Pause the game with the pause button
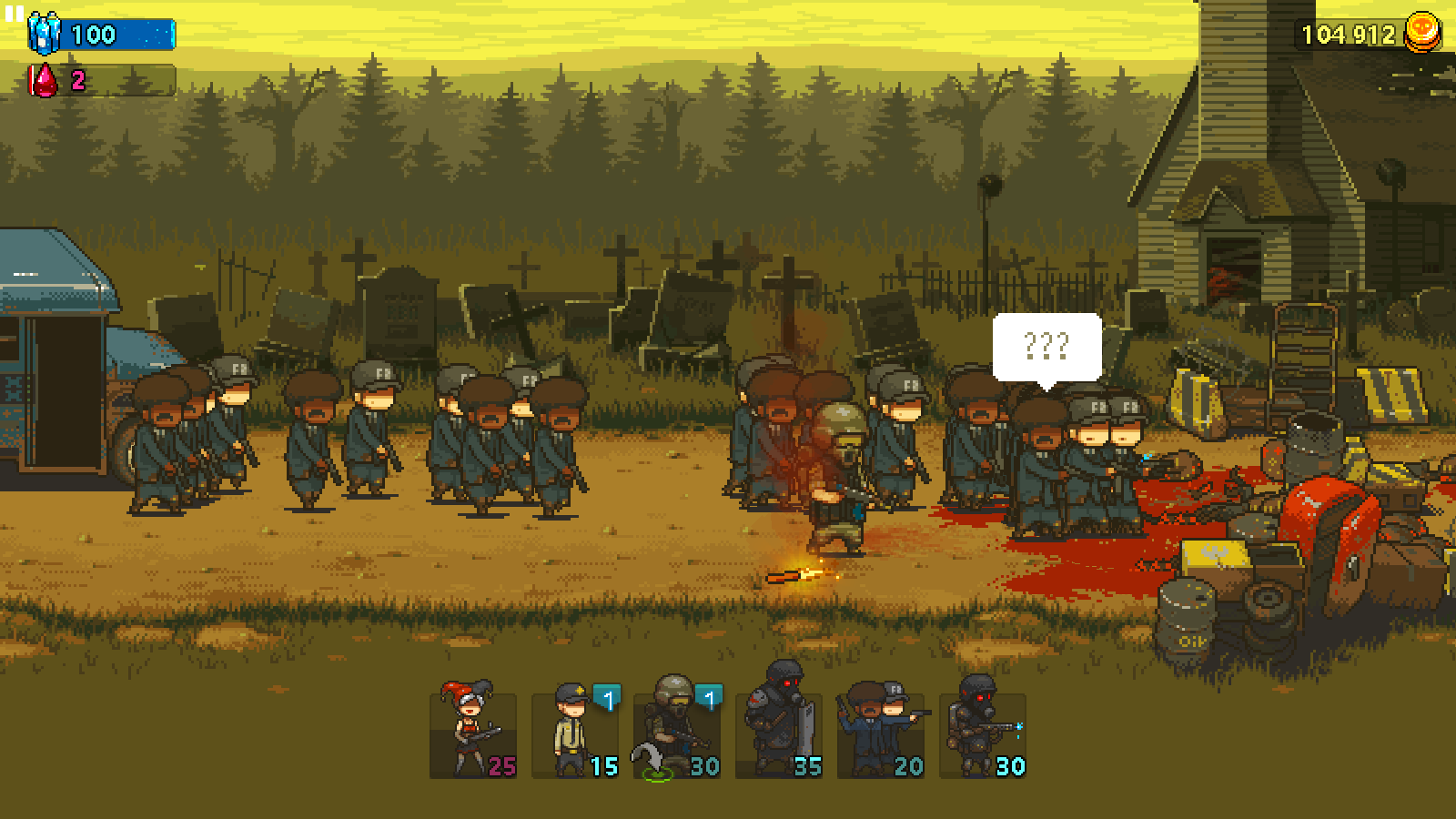The width and height of the screenshot is (1456, 819). (14, 14)
